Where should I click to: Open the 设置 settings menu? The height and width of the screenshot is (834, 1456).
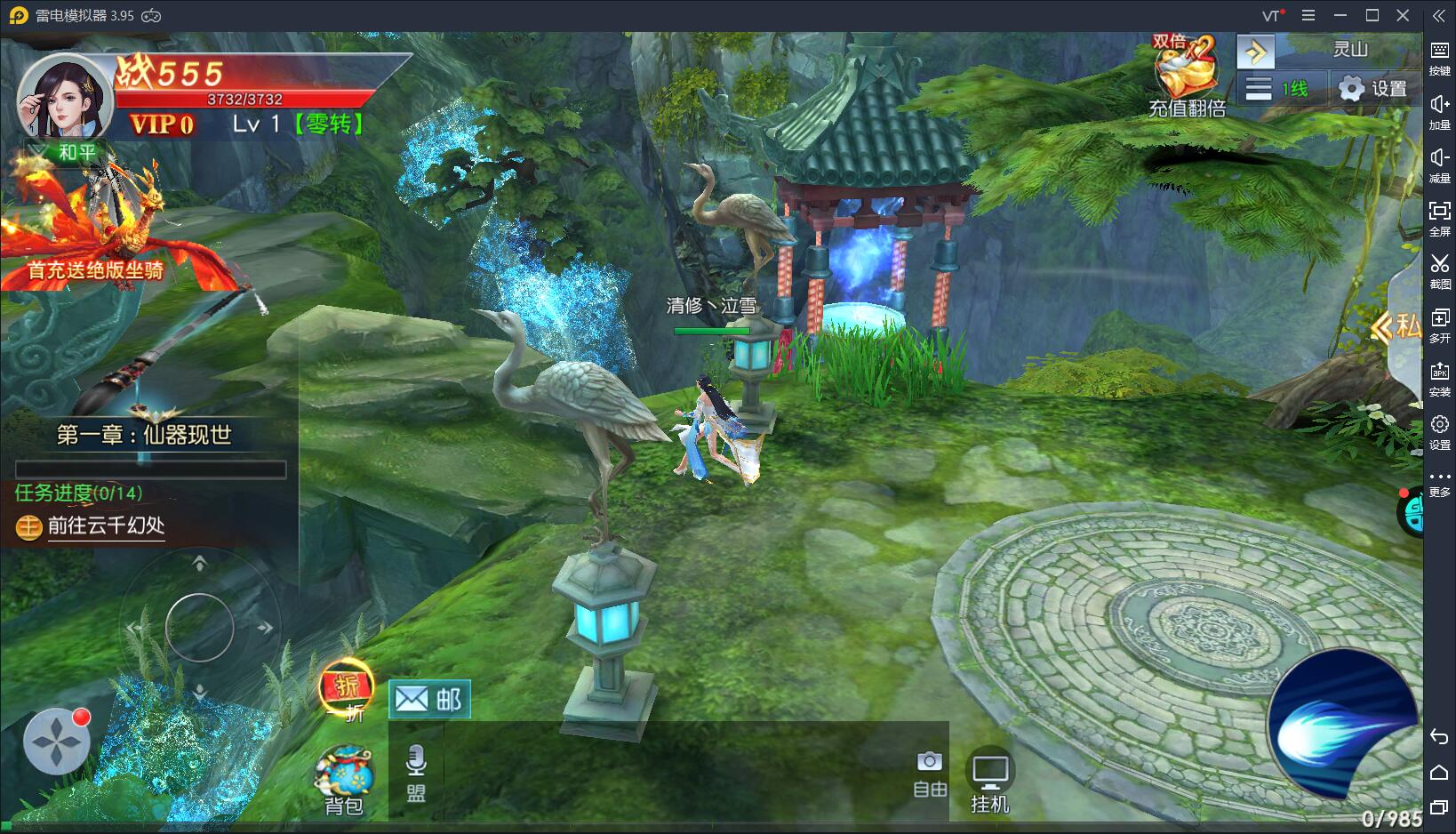click(1372, 89)
